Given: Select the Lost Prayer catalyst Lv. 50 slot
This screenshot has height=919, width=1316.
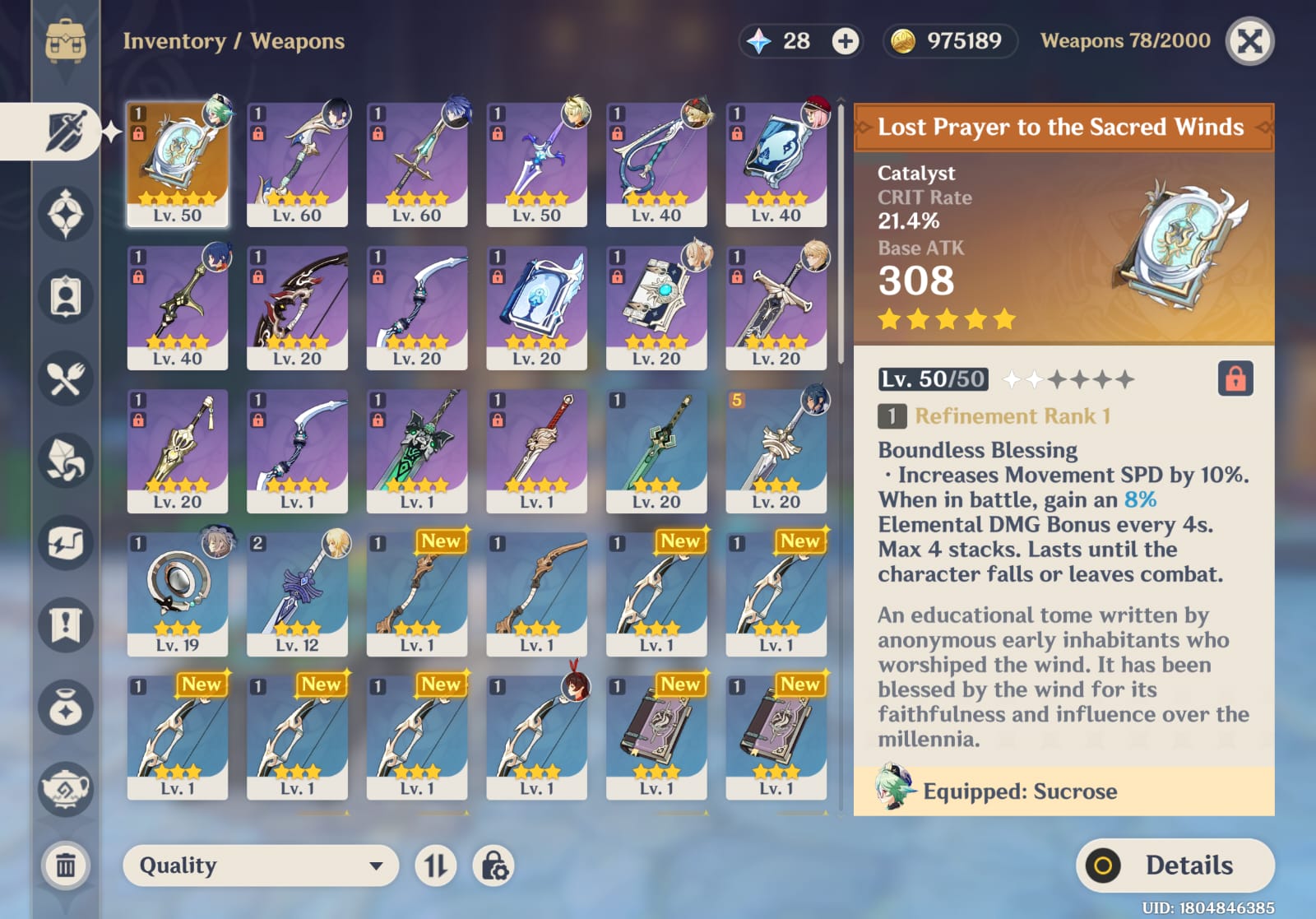Looking at the screenshot, I should click(x=178, y=165).
